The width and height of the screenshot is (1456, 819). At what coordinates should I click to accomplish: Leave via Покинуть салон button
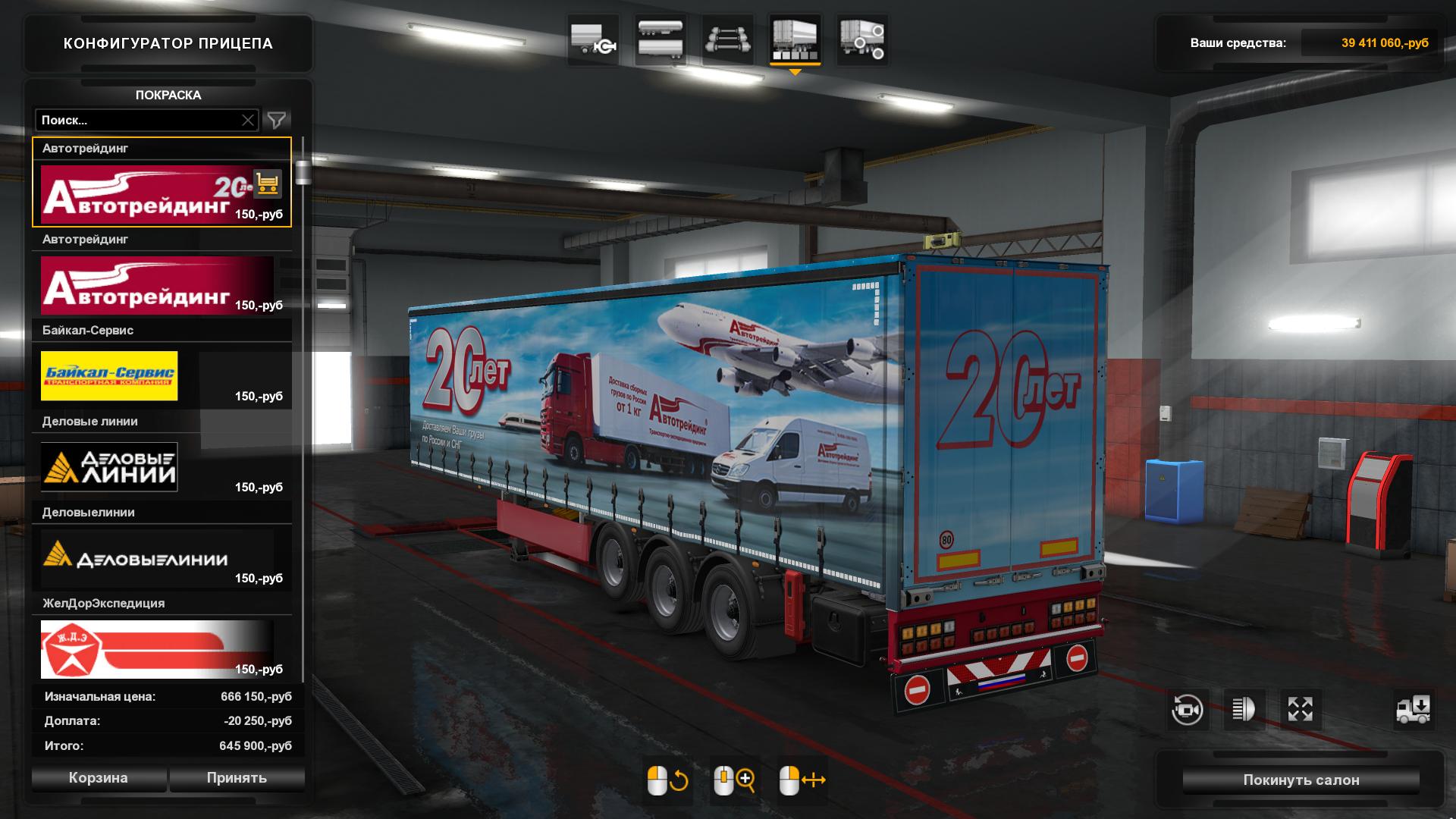point(1301,780)
